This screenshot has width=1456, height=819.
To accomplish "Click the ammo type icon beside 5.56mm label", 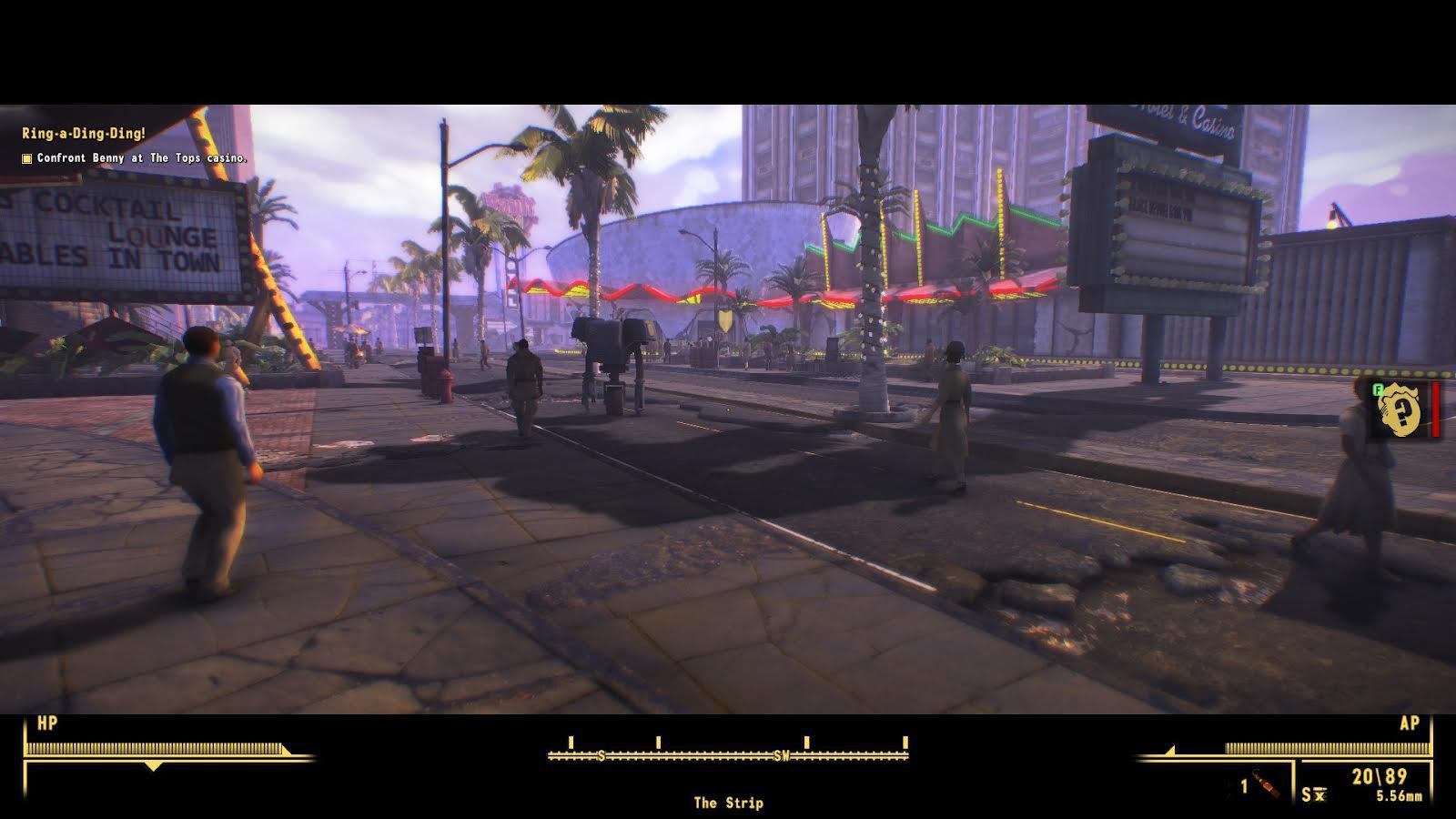I will pyautogui.click(x=1319, y=794).
